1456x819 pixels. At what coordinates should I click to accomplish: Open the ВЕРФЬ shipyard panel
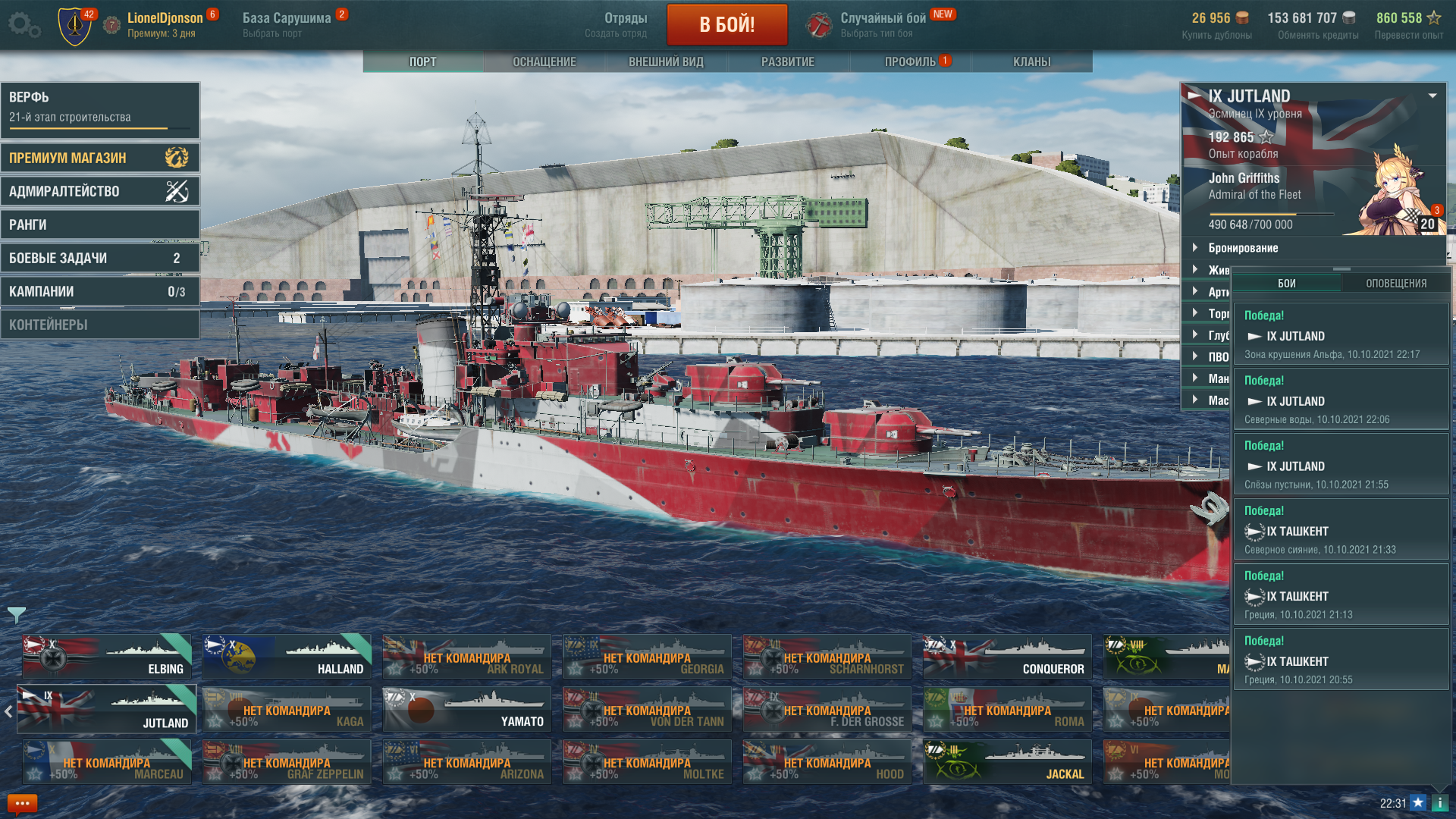point(100,107)
